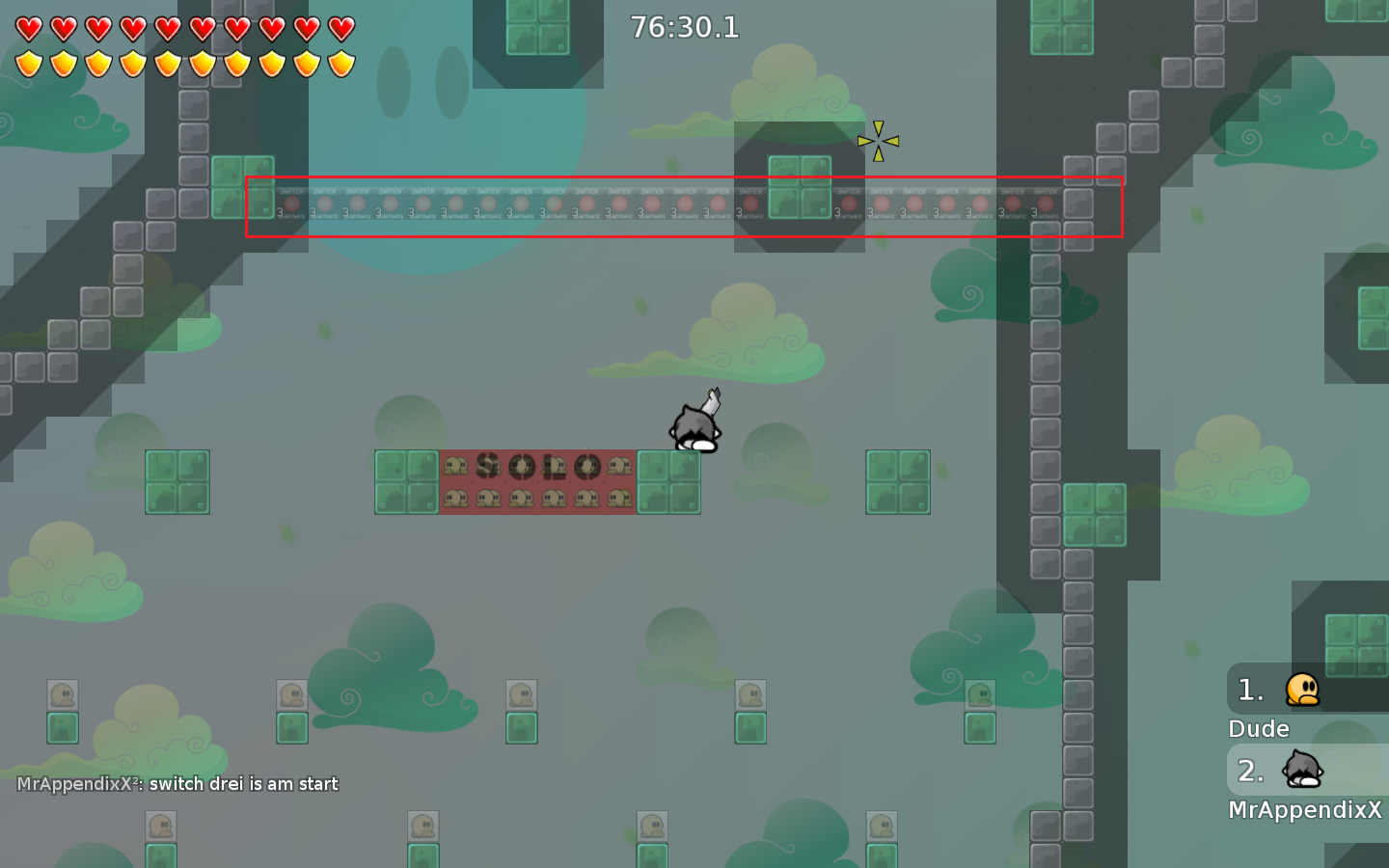This screenshot has width=1389, height=868.
Task: Click the name MrAppendixX in the scoreboard
Action: tap(1305, 810)
